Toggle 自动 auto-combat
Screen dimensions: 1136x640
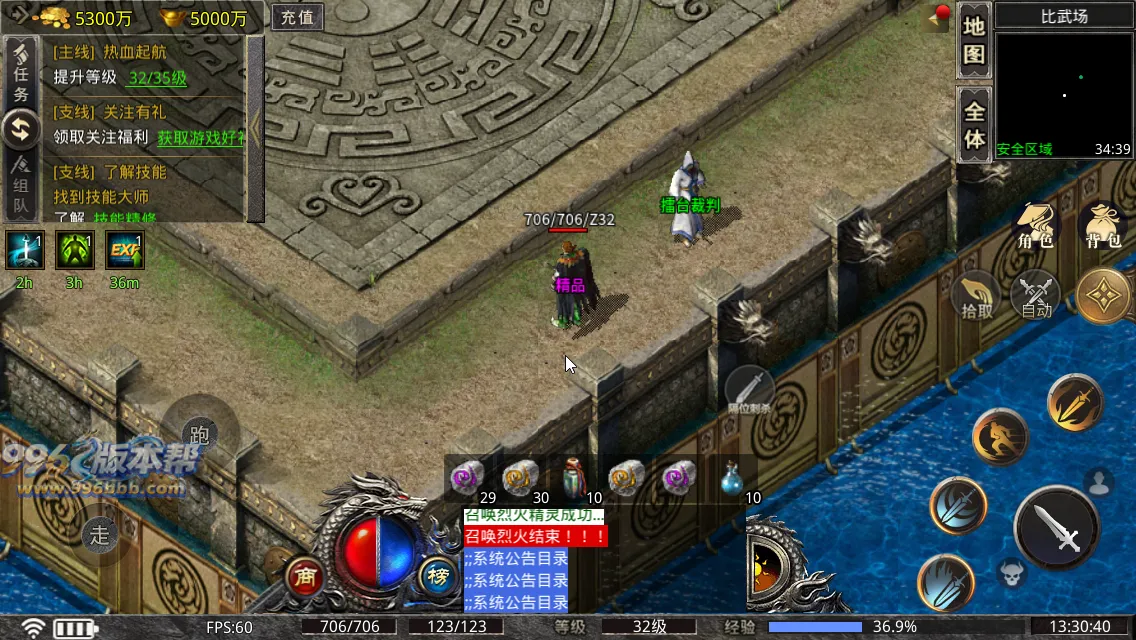[x=1036, y=297]
